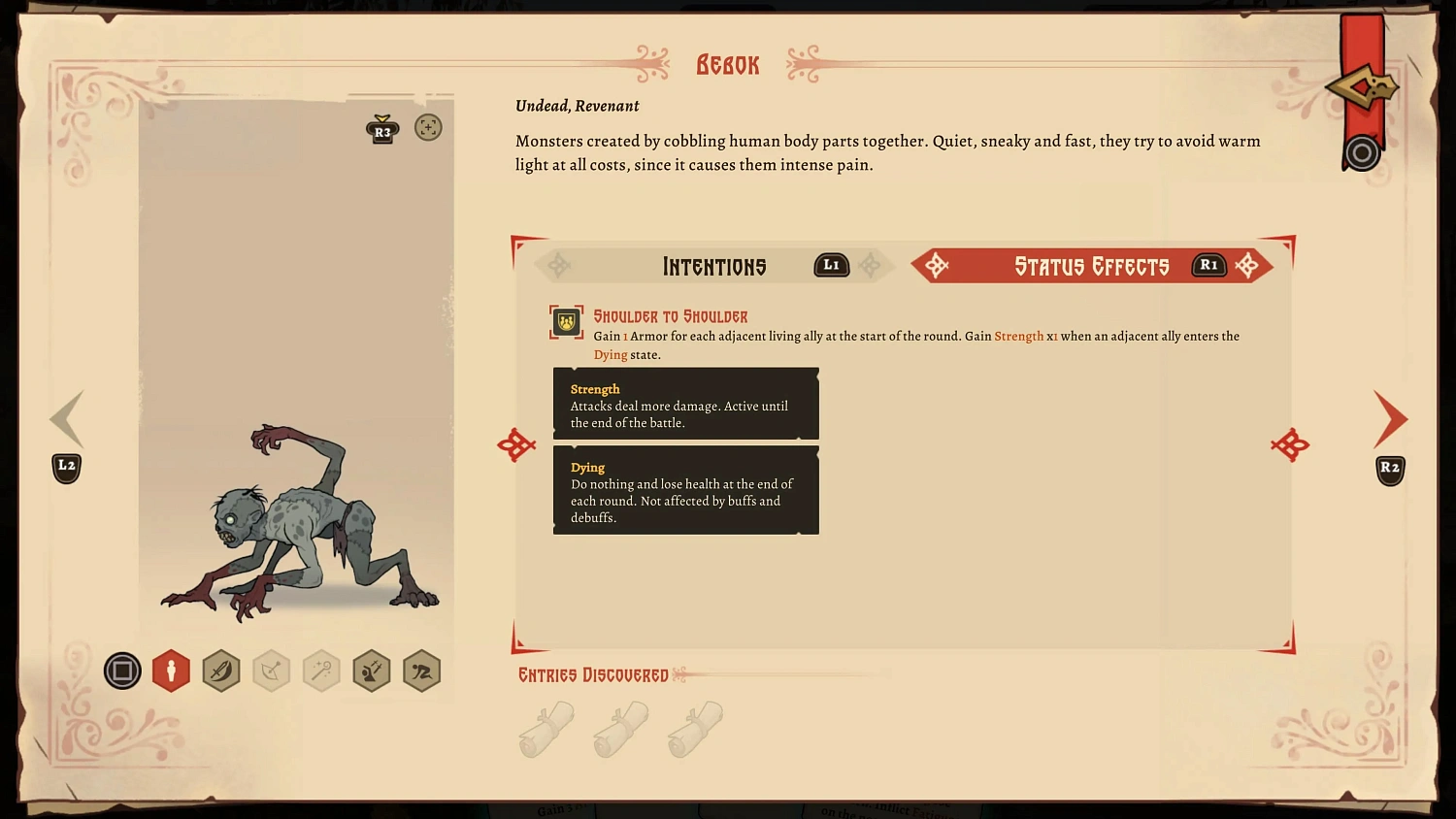Click the dodge ability hexagon icon
The image size is (1456, 819).
(x=372, y=671)
